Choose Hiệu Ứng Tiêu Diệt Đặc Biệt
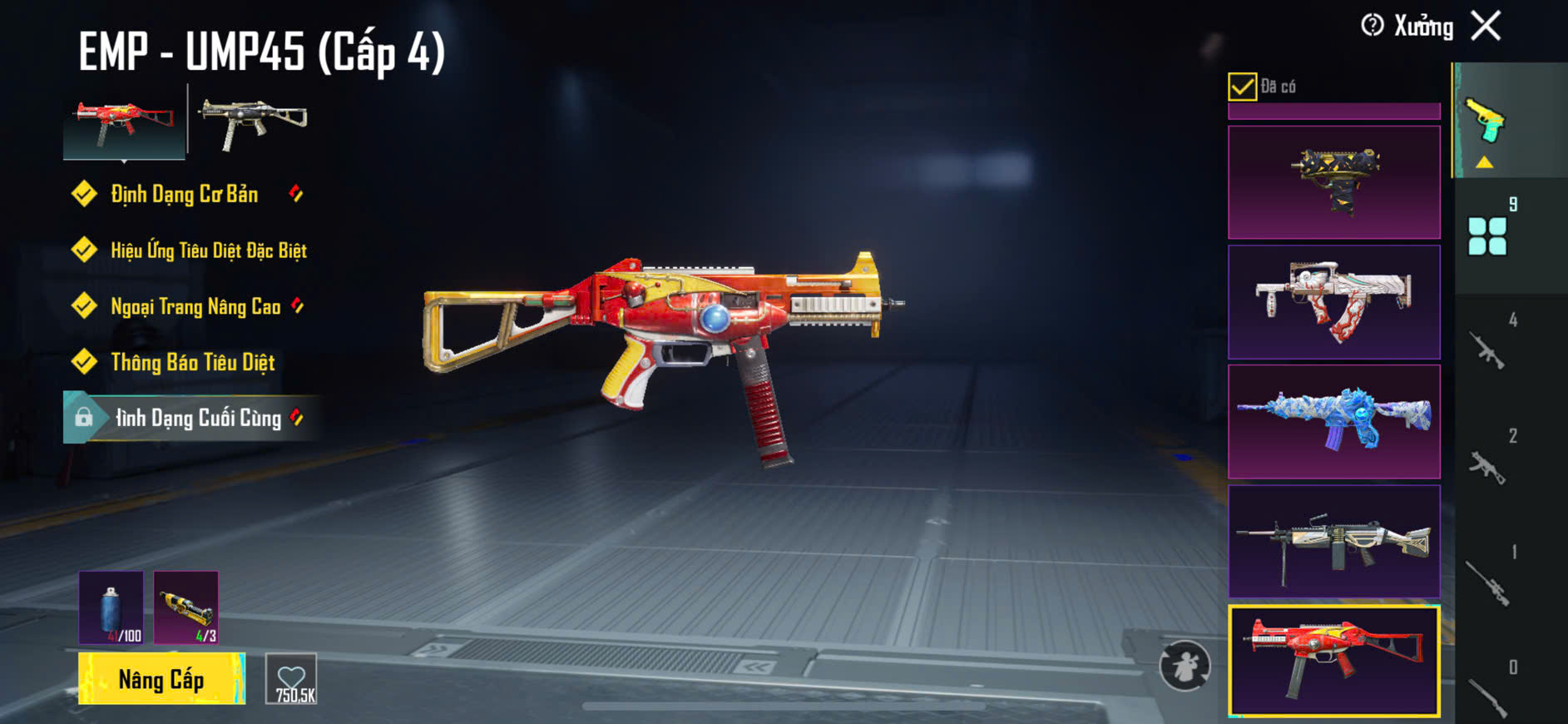1568x724 pixels. coord(208,250)
